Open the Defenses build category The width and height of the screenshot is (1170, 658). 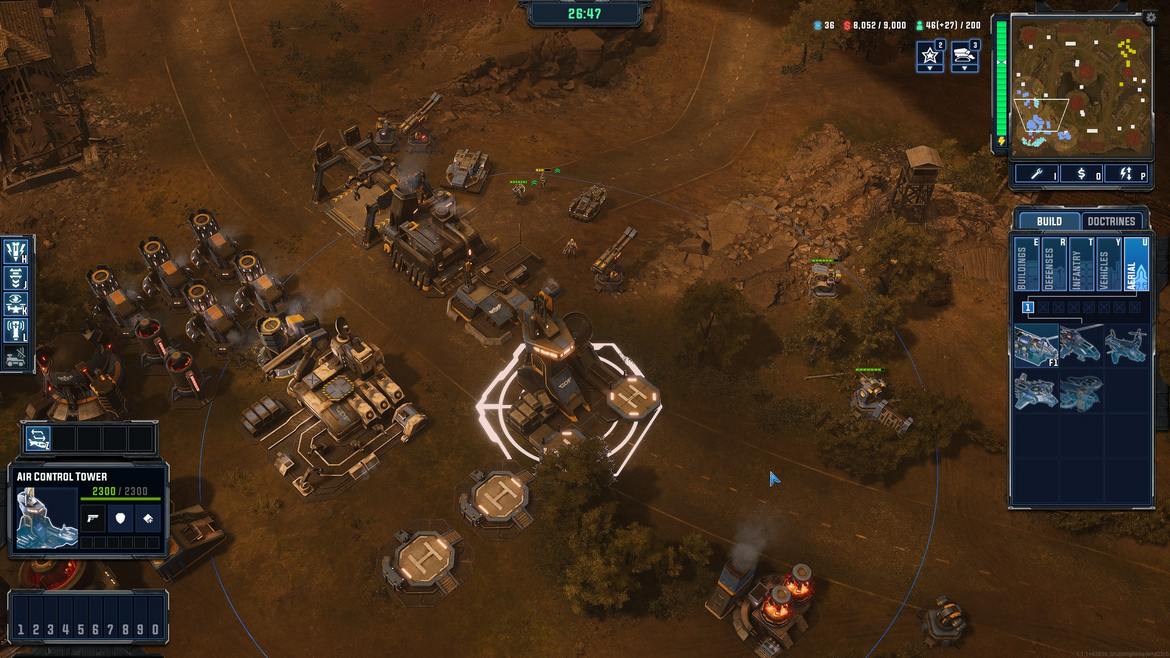(1054, 265)
